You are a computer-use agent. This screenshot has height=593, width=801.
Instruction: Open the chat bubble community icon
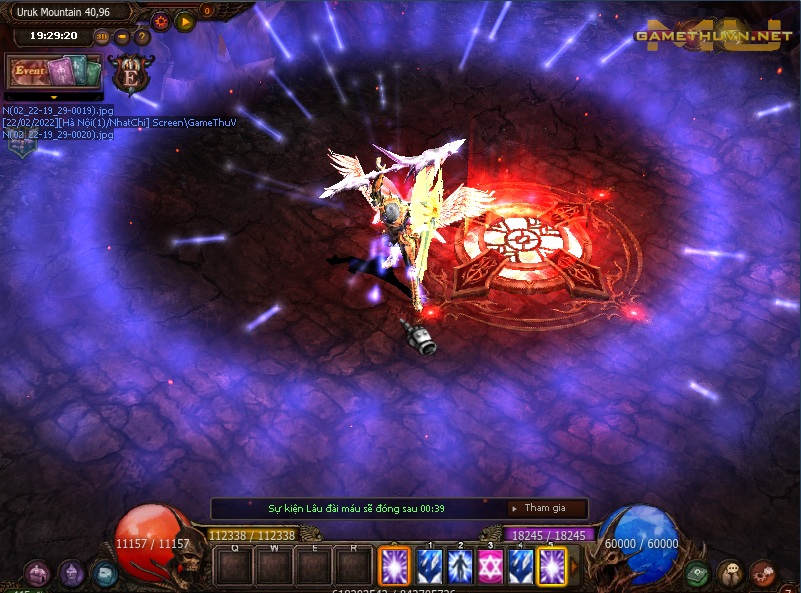[729, 573]
